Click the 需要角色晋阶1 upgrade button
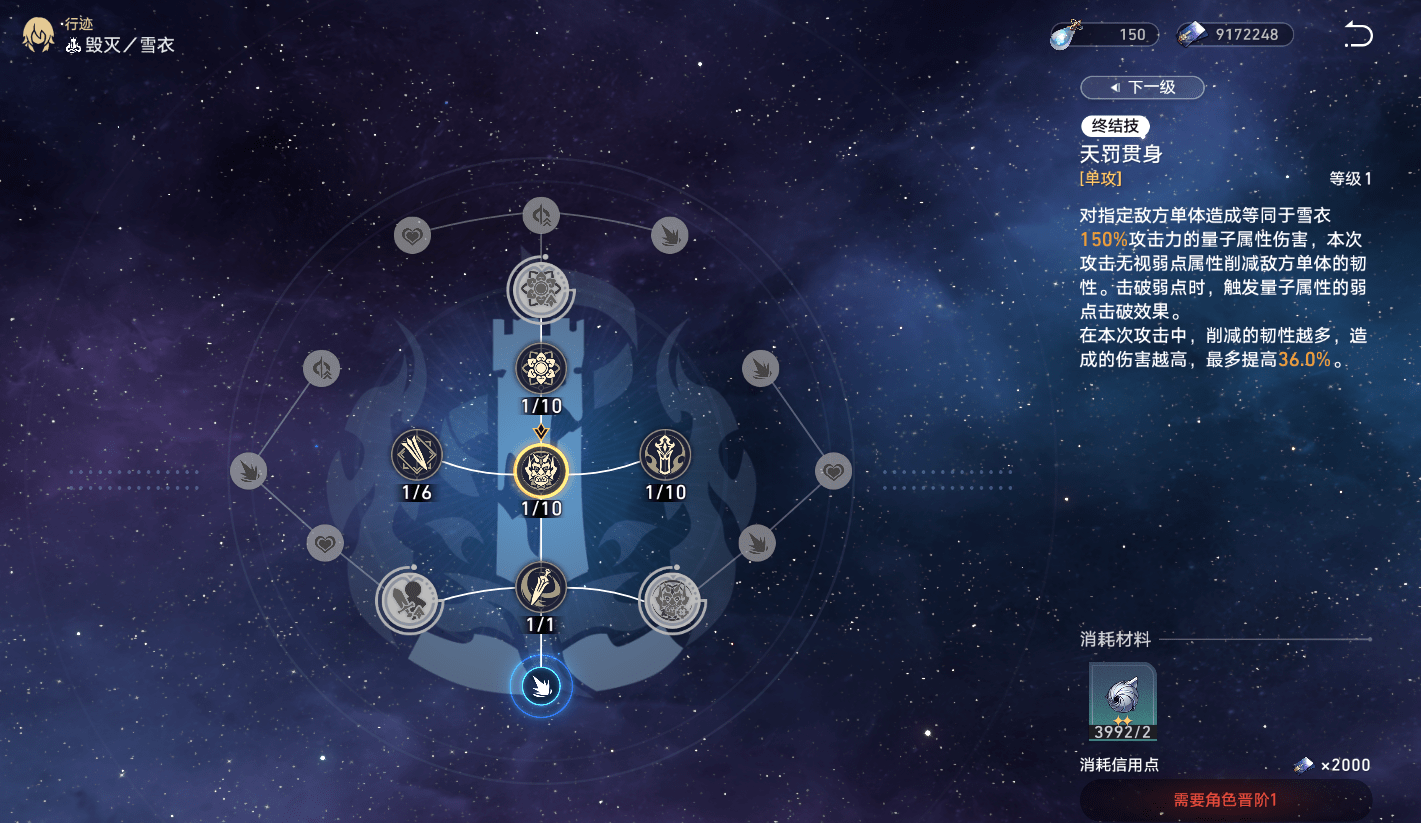This screenshot has width=1421, height=823. pos(1225,800)
